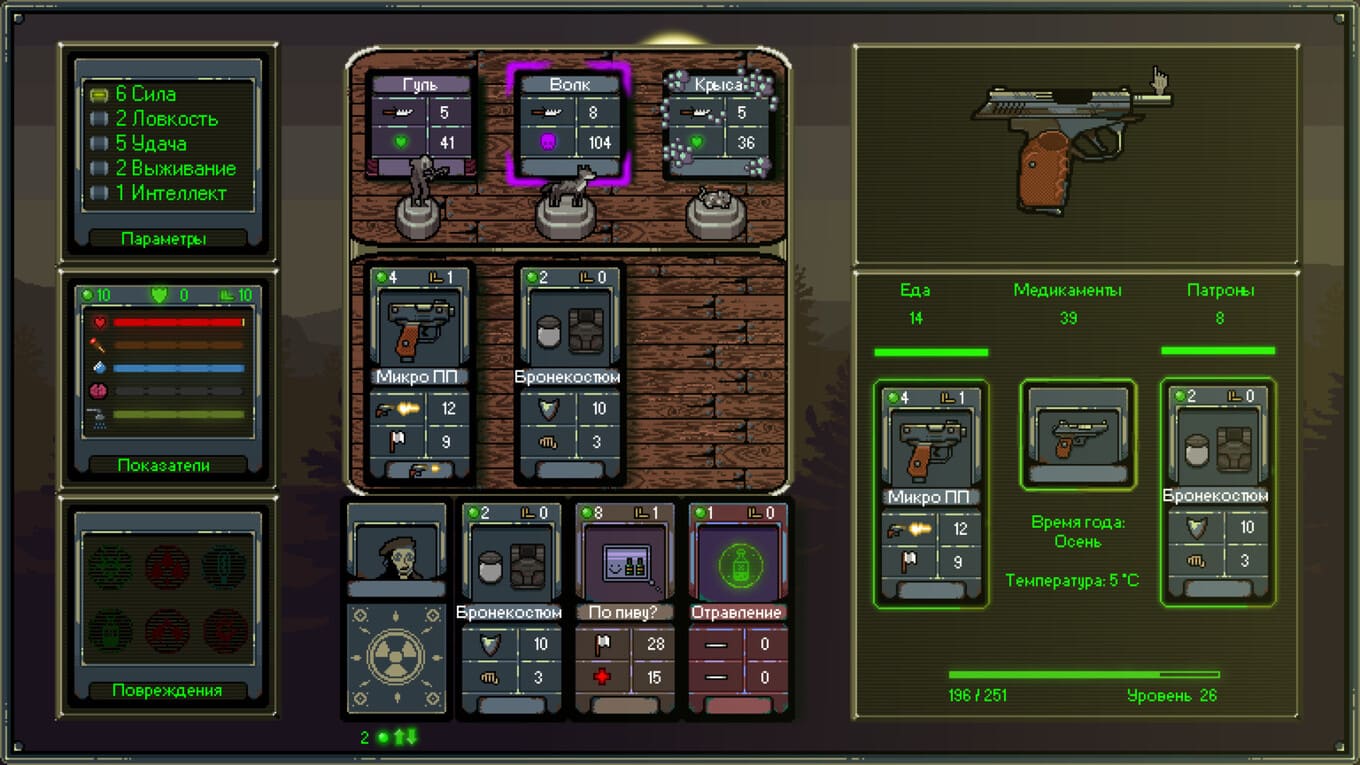Choose the Крыса enemy card
Image resolution: width=1360 pixels, height=765 pixels.
[717, 125]
